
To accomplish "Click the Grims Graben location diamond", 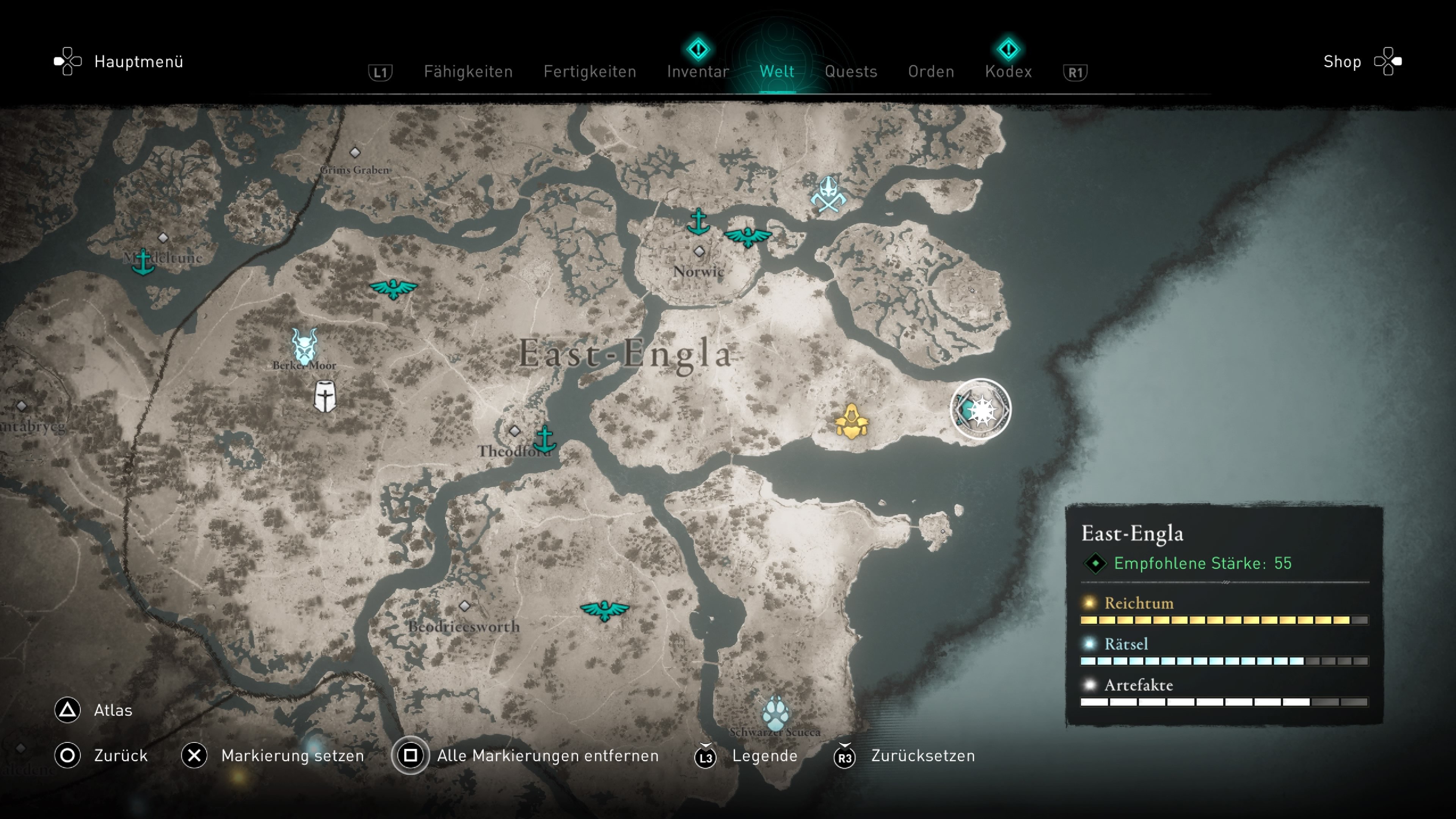I will coord(355,152).
